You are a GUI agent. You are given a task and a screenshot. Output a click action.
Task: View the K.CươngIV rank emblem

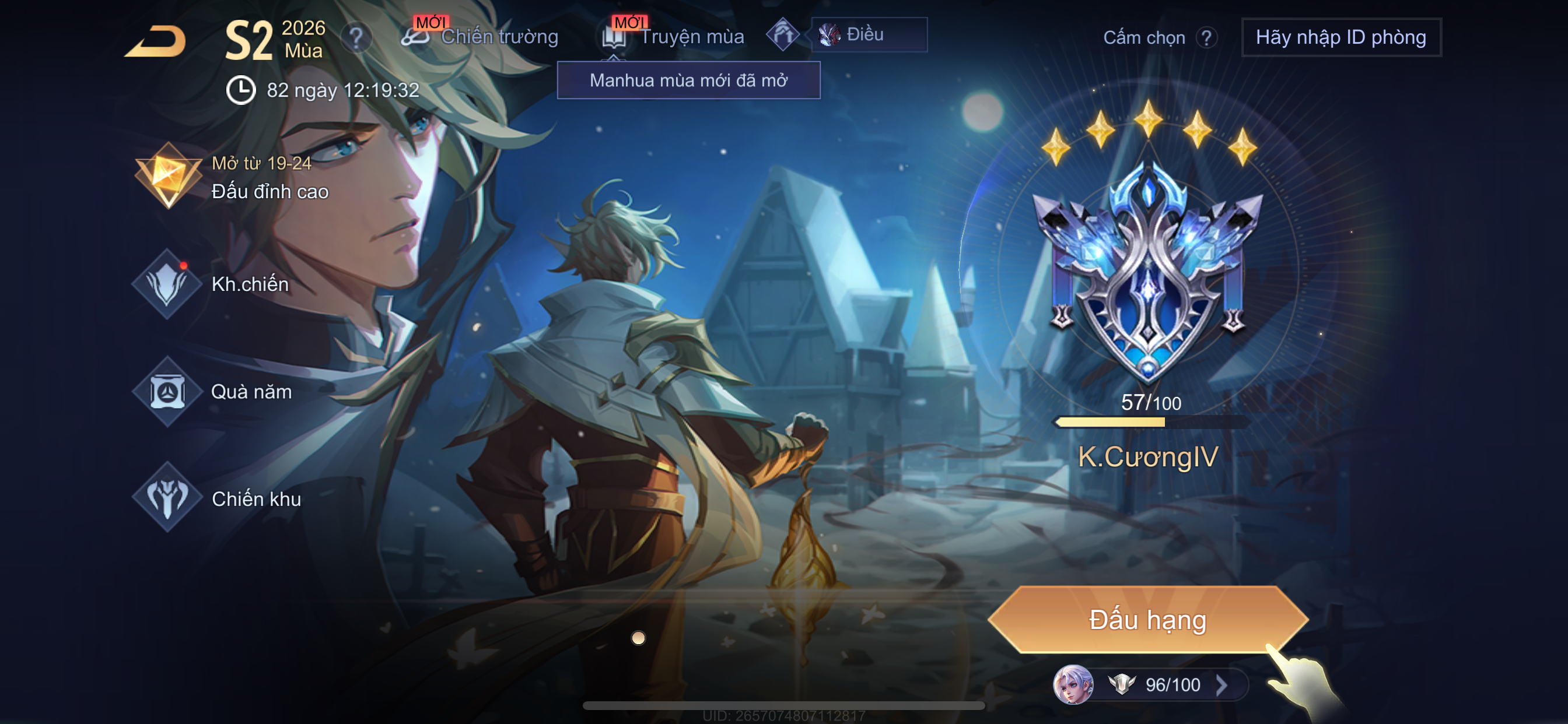1148,274
